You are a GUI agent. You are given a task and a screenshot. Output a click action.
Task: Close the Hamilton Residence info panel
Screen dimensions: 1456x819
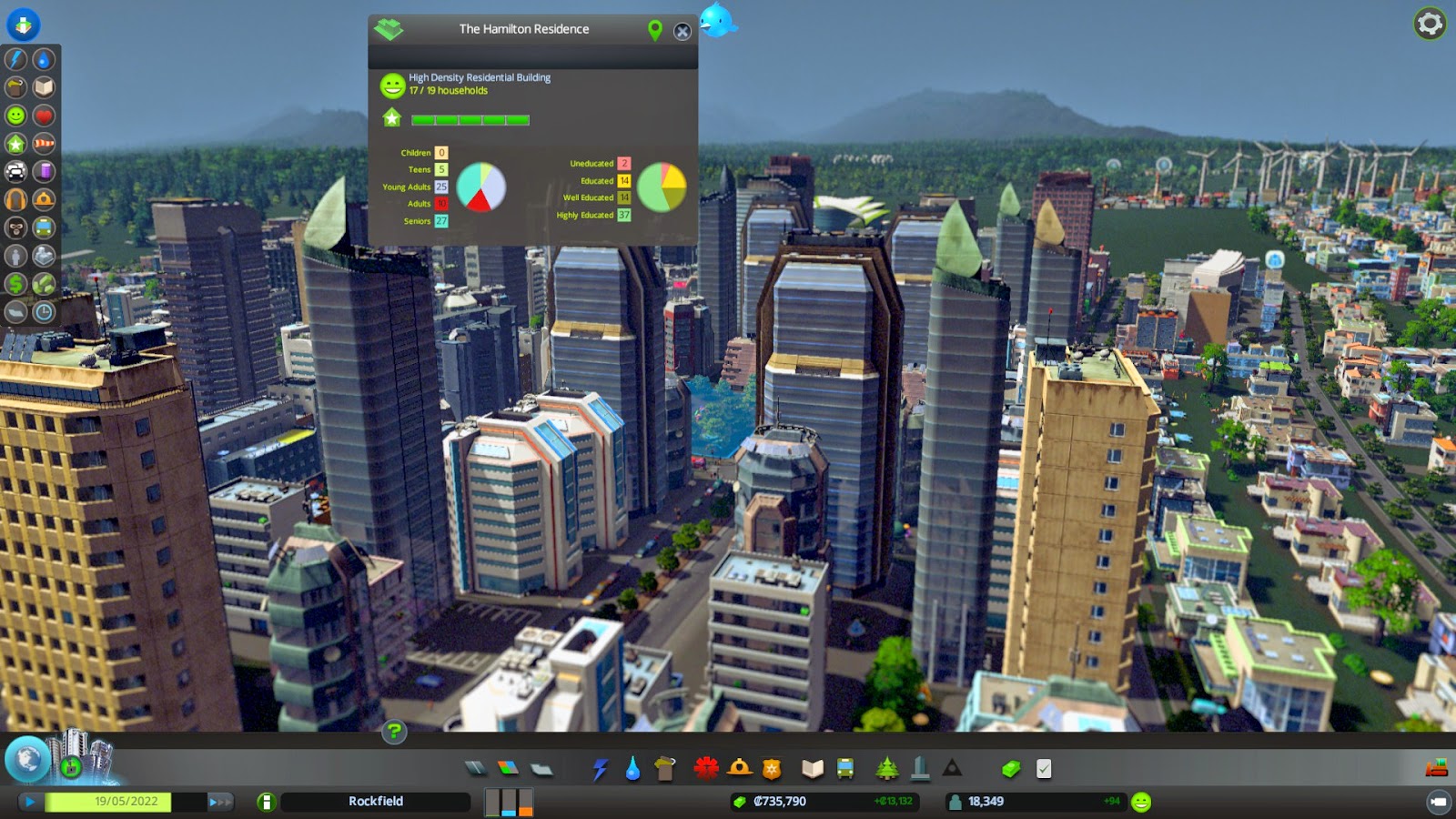pyautogui.click(x=682, y=32)
